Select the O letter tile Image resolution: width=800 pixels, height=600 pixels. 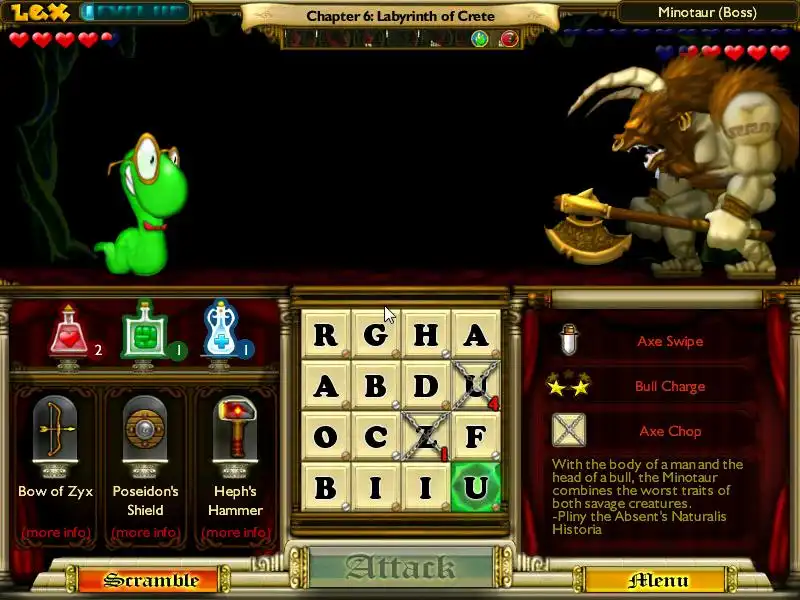click(x=326, y=437)
